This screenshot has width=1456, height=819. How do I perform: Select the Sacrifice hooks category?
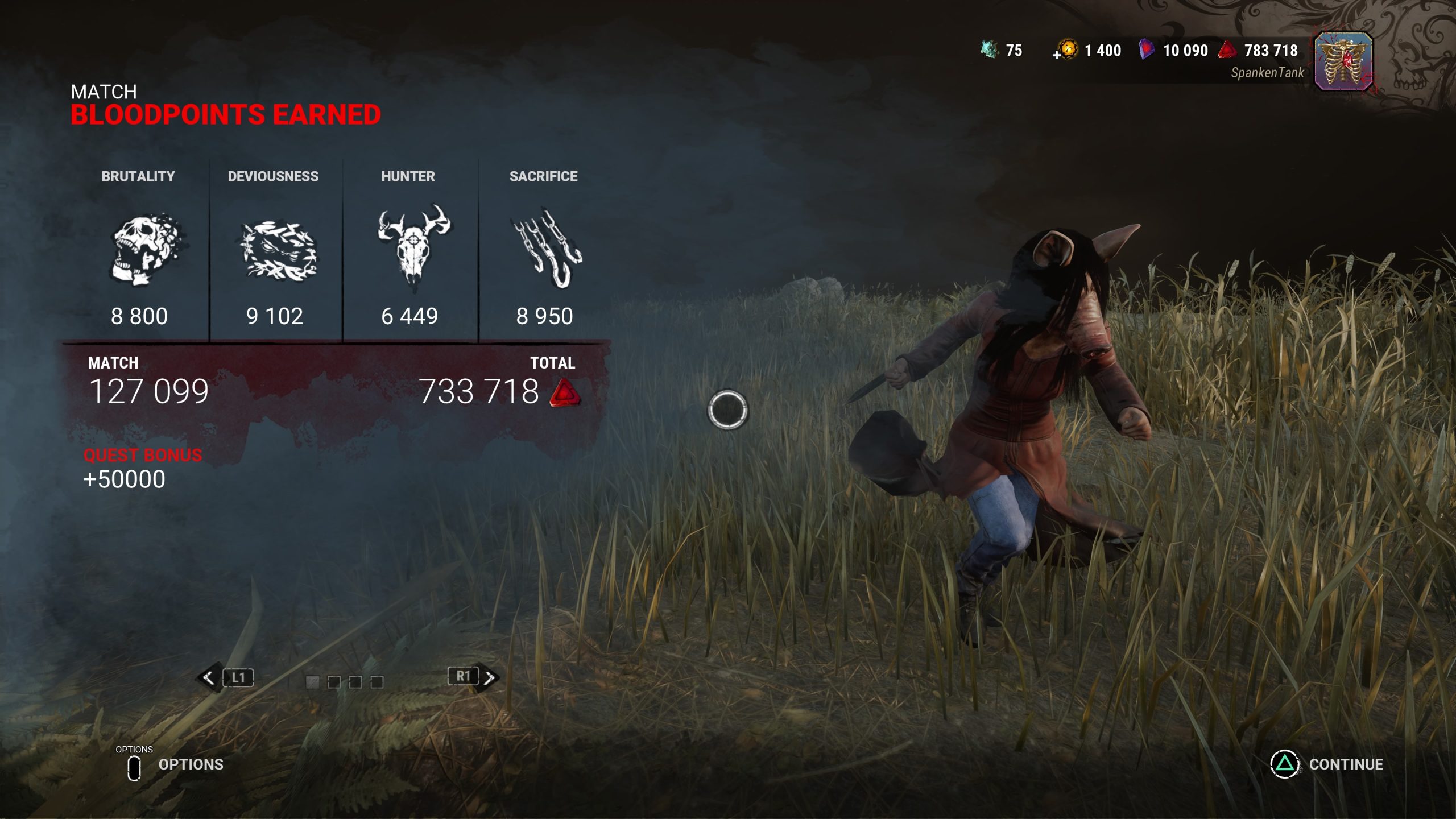[x=547, y=249]
